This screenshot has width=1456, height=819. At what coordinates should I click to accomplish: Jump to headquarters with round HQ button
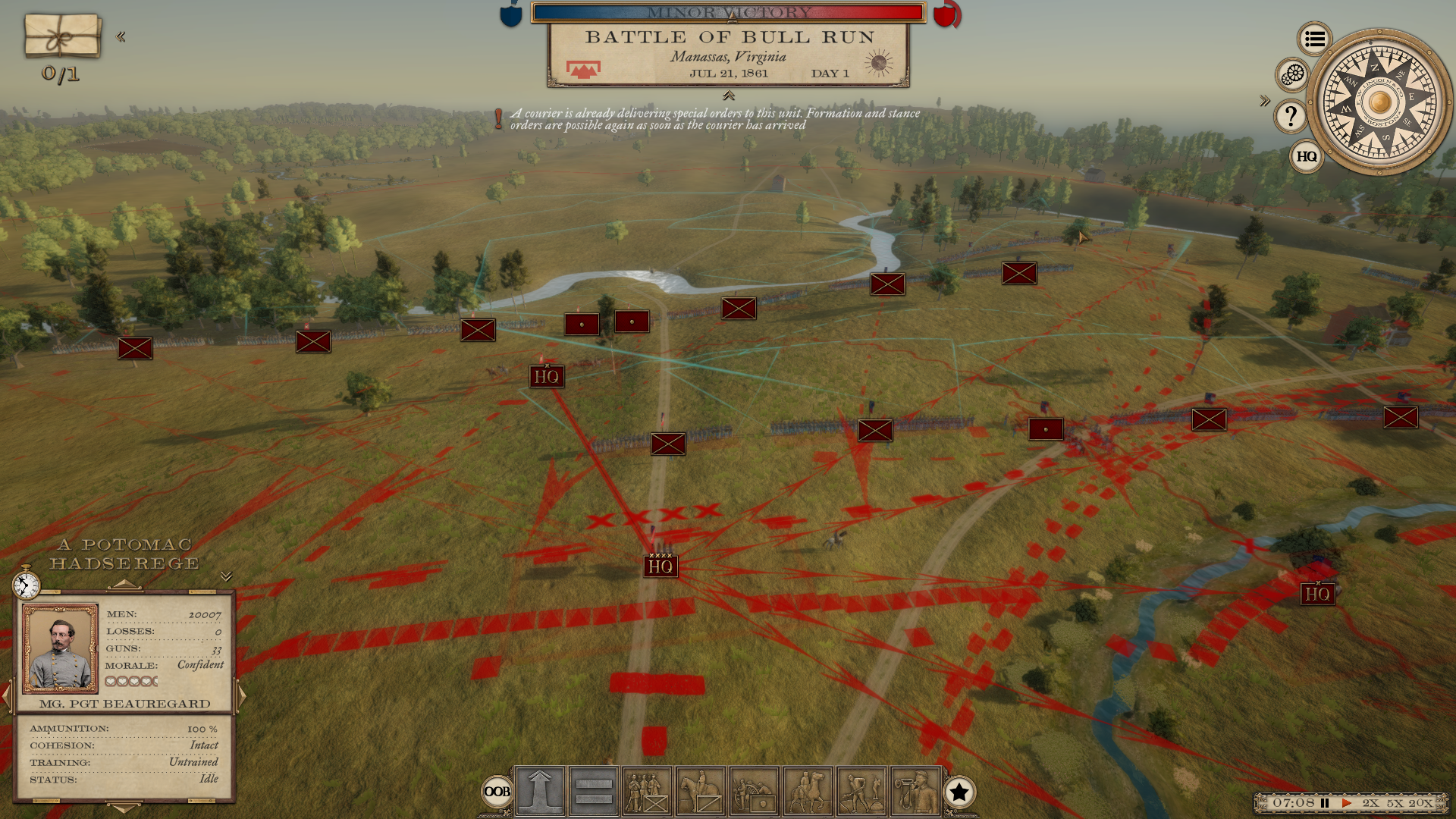point(1306,156)
